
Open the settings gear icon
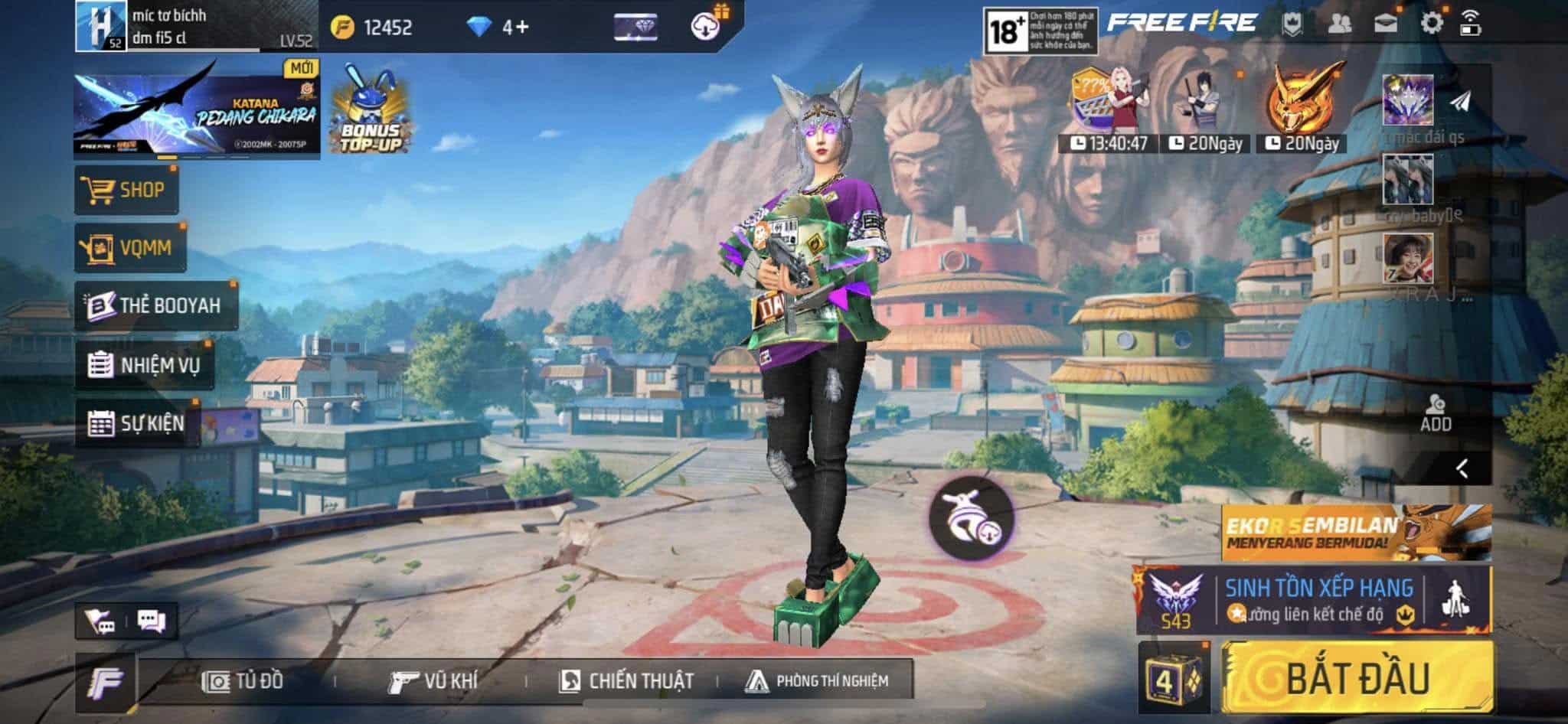[1431, 23]
